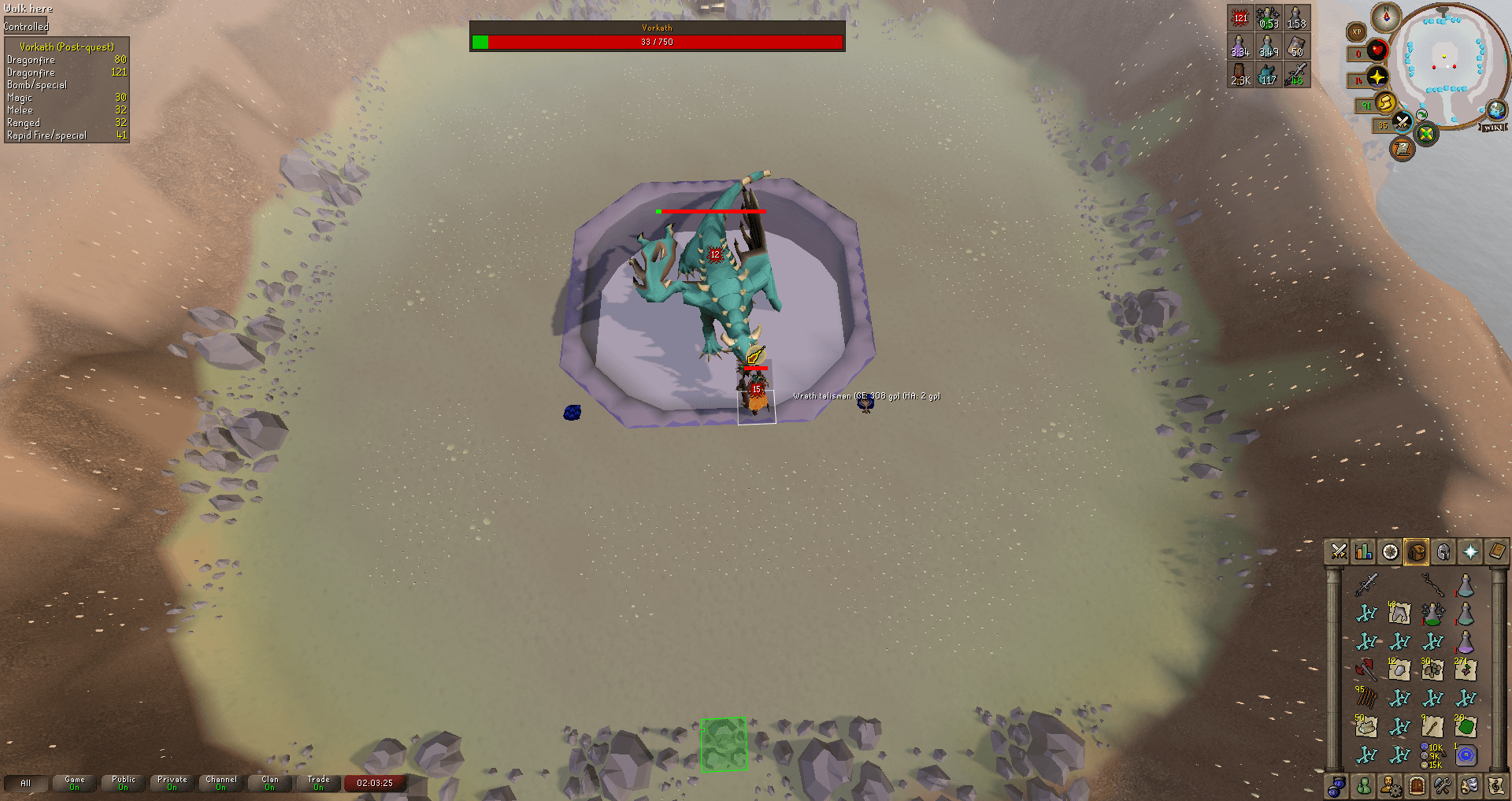Open the Magic spellbook tab
Image resolution: width=1512 pixels, height=801 pixels.
1495,551
